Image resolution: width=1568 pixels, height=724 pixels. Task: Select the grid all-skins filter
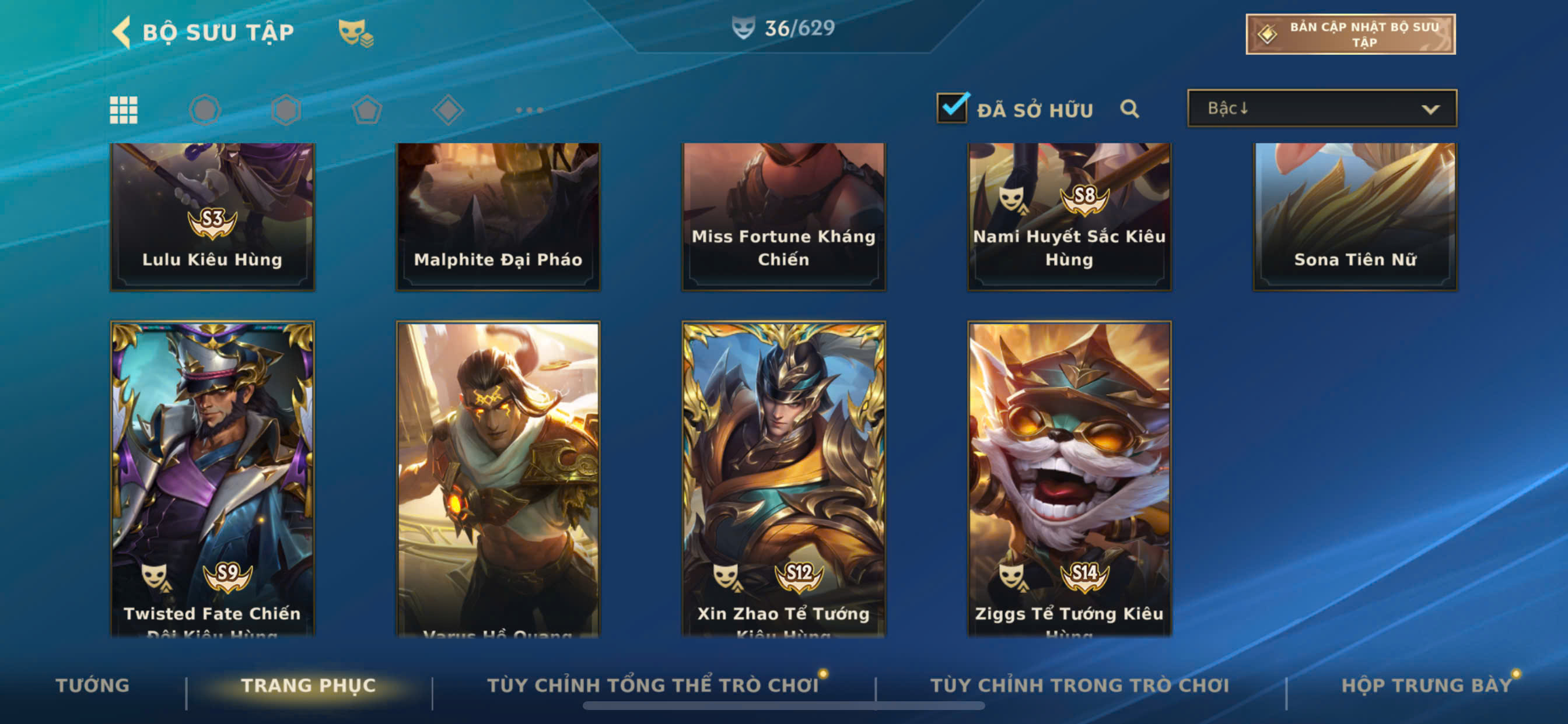click(124, 110)
